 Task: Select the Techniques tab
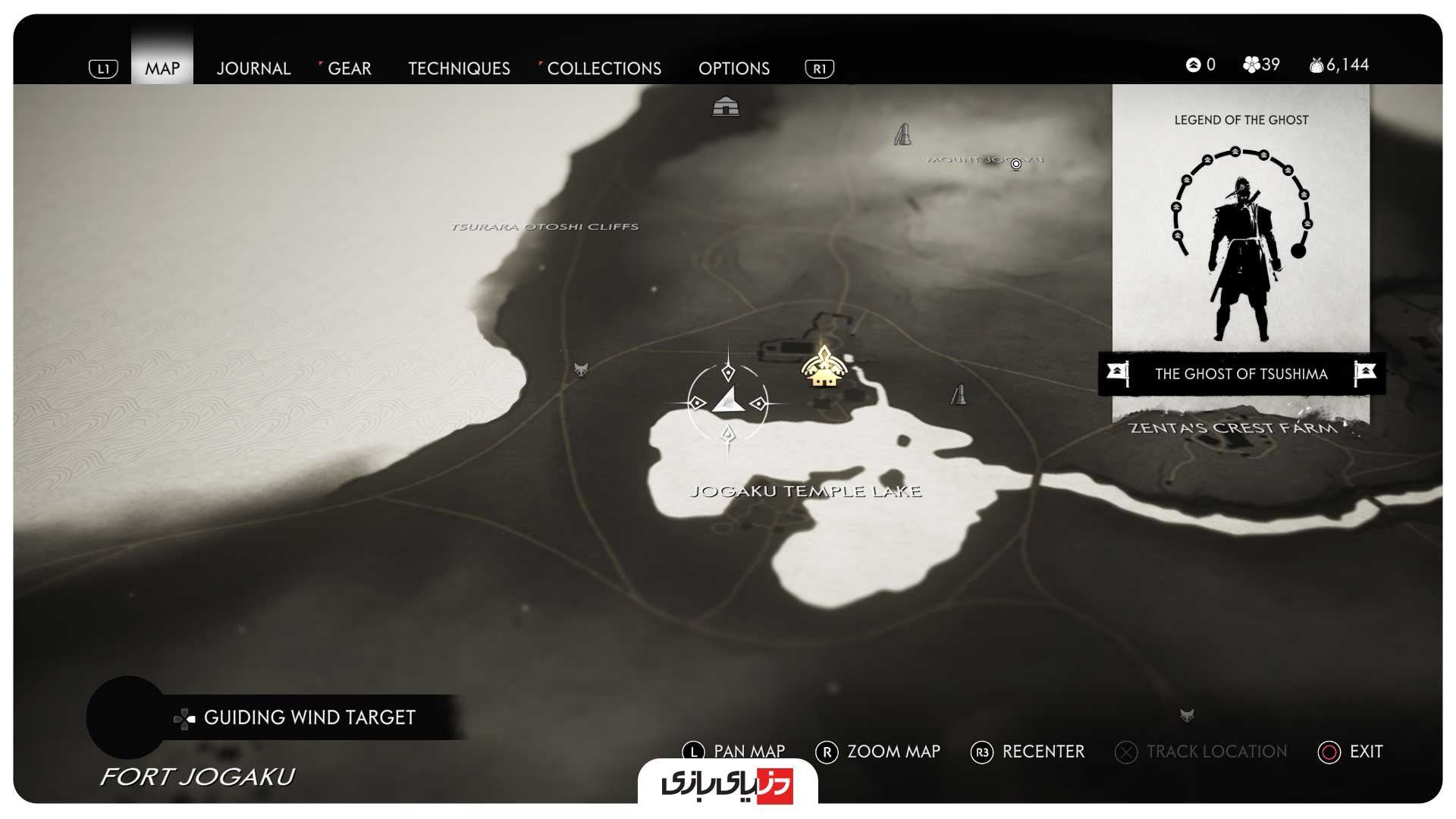click(459, 68)
